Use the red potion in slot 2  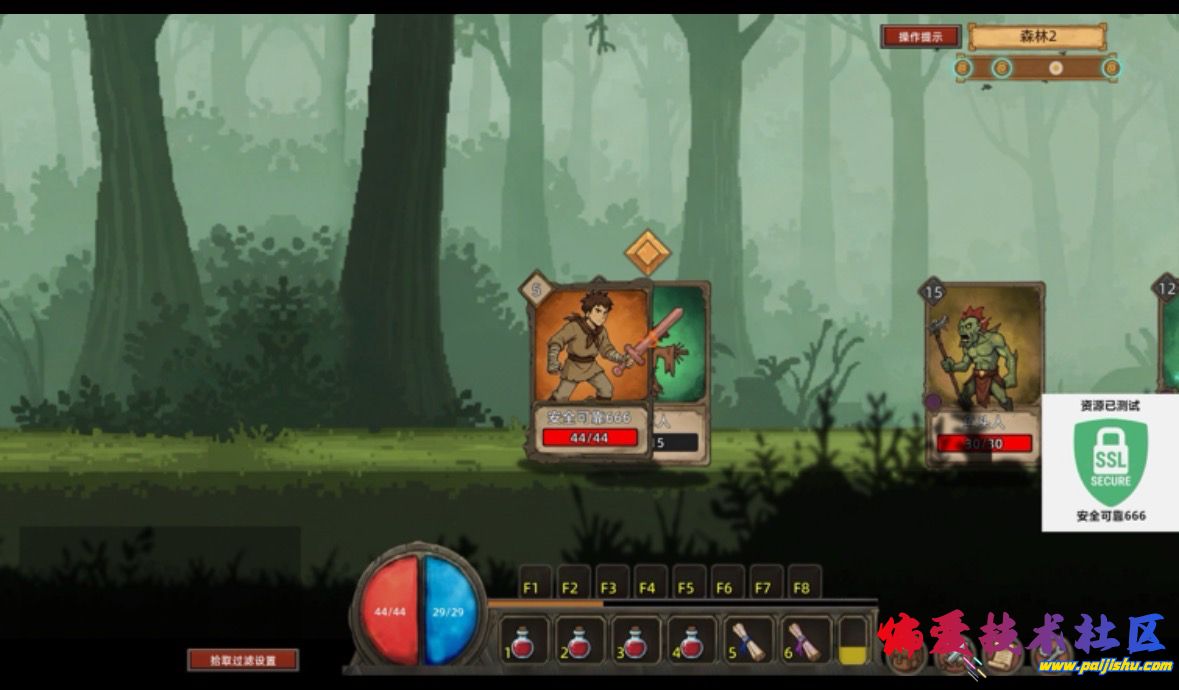point(580,641)
